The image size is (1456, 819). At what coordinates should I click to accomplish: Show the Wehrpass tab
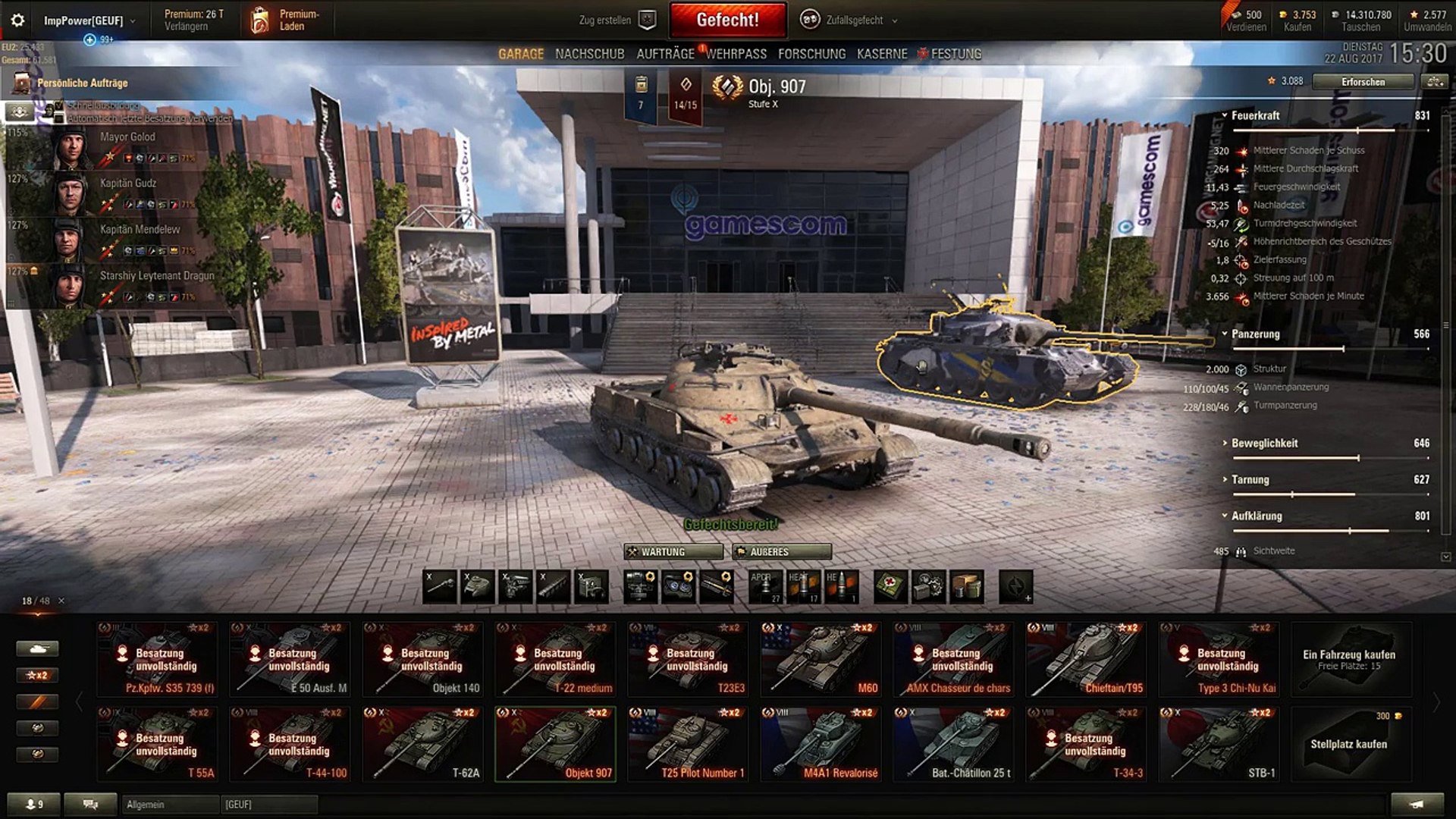click(x=736, y=54)
